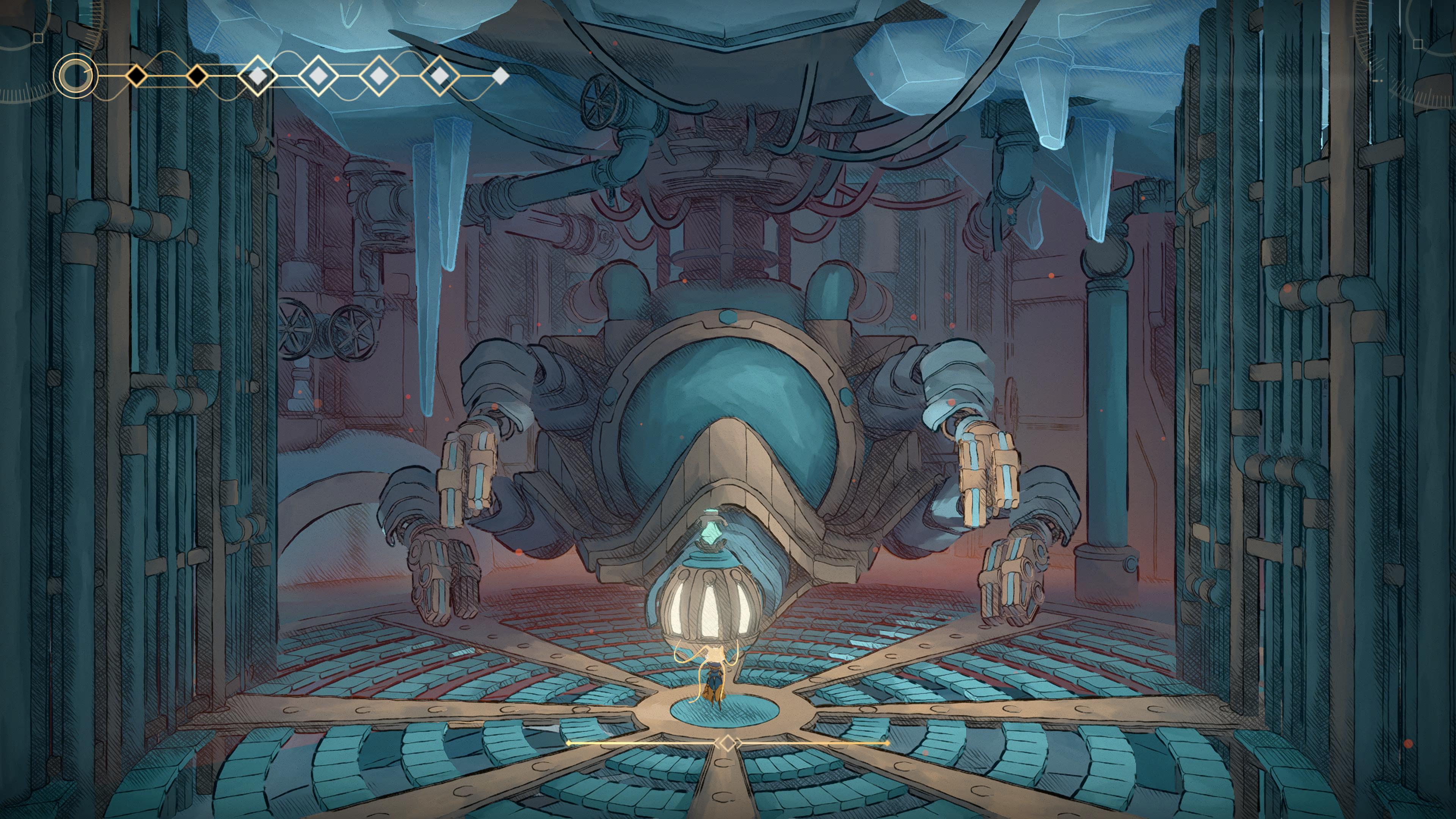Image resolution: width=1456 pixels, height=819 pixels.
Task: Toggle the fourth glowing diamond on the boss tracker
Action: pyautogui.click(x=318, y=76)
